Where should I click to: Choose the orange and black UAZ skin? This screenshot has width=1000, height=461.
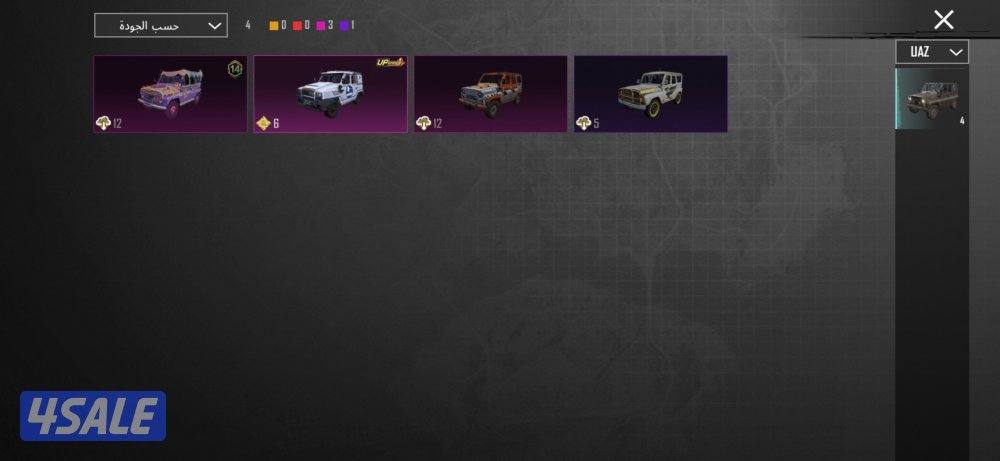(x=490, y=94)
